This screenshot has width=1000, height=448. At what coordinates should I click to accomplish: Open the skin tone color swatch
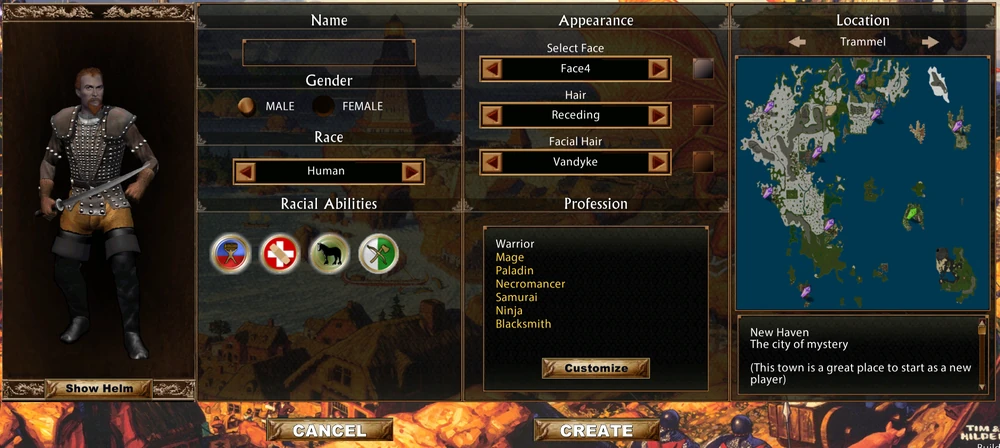point(703,69)
